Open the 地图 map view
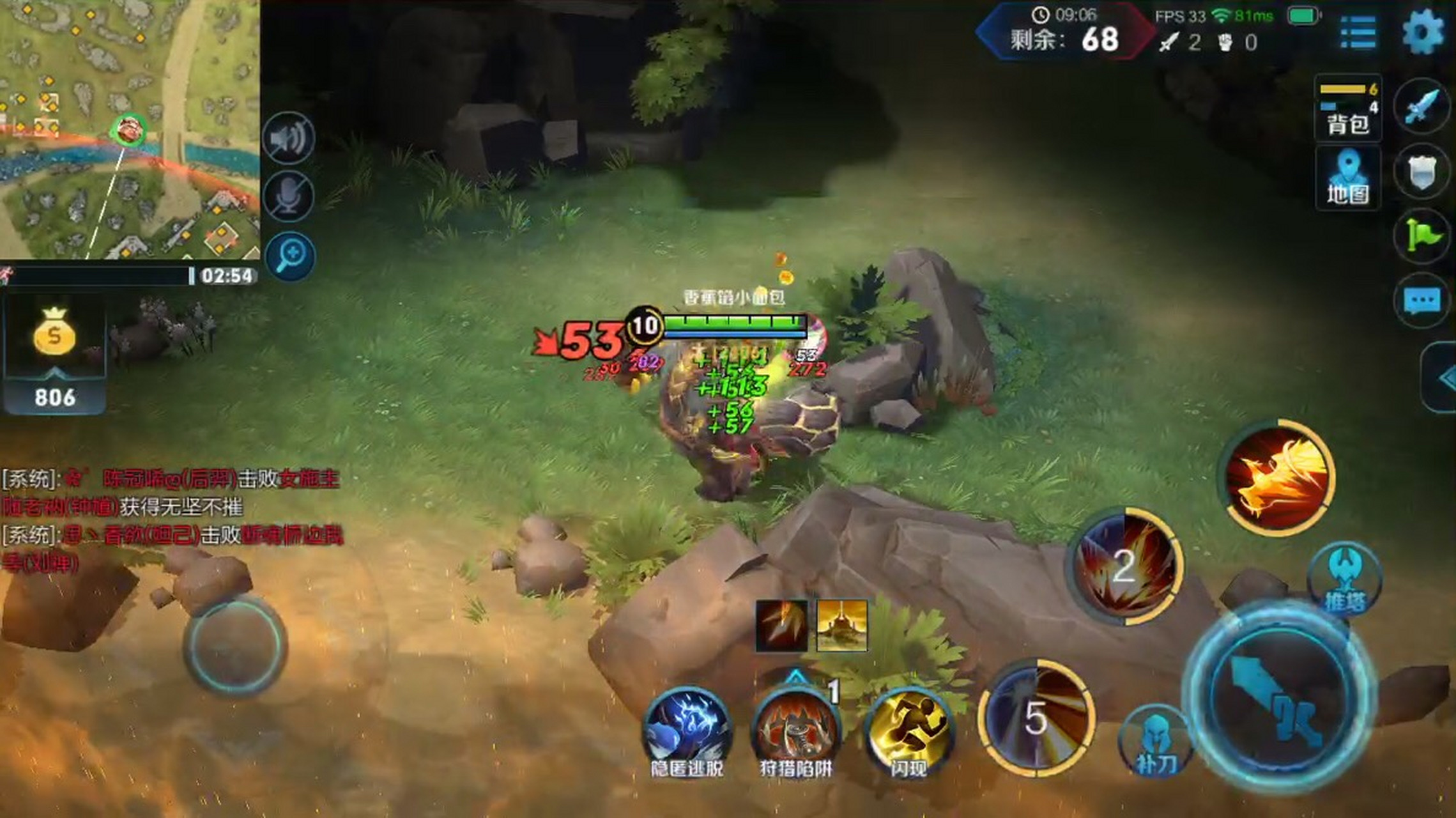The height and width of the screenshot is (818, 1456). 1348,178
